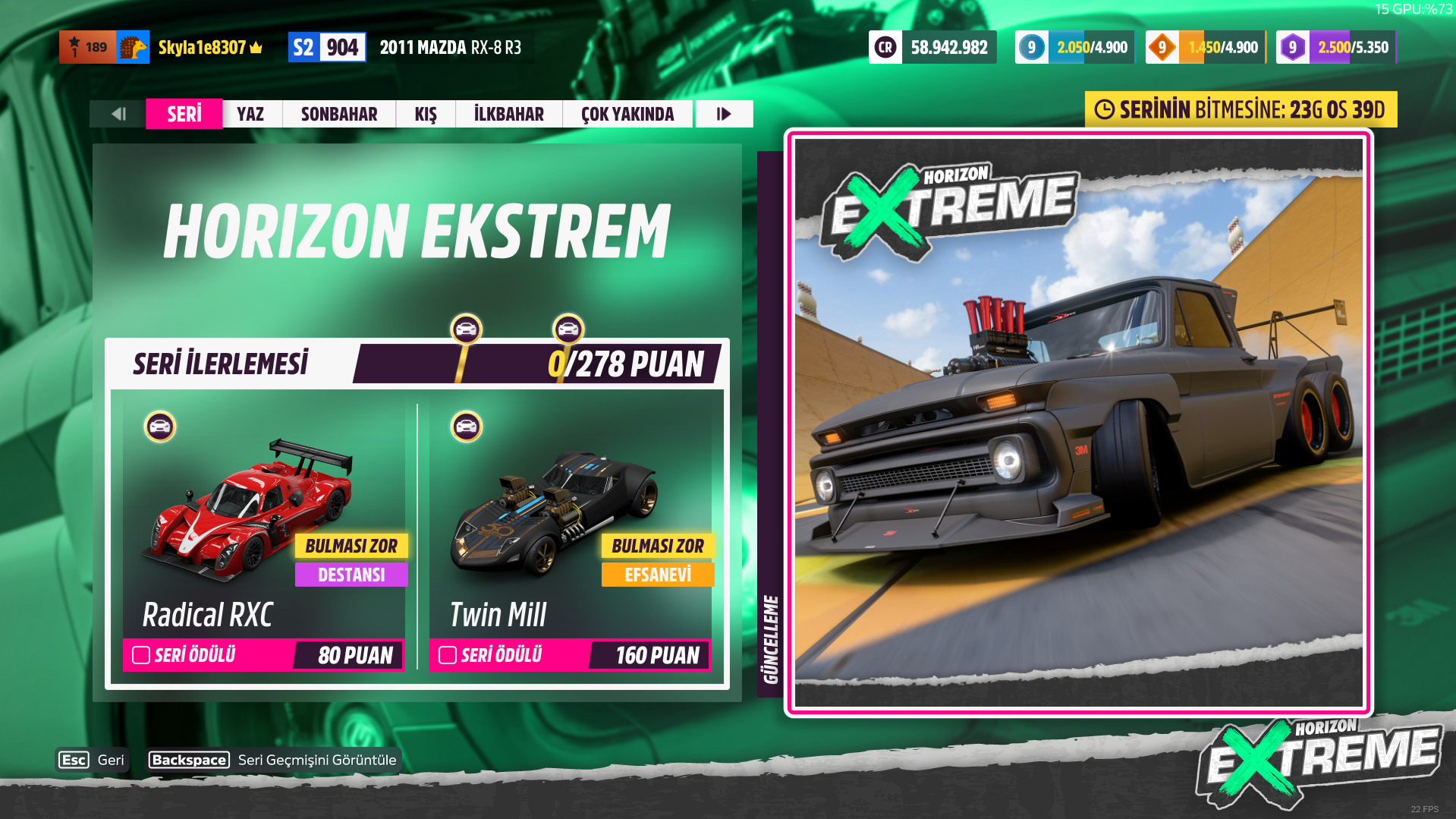Viewport: 1456px width, 819px height.
Task: Open the YAZ season tab
Action: pos(250,114)
